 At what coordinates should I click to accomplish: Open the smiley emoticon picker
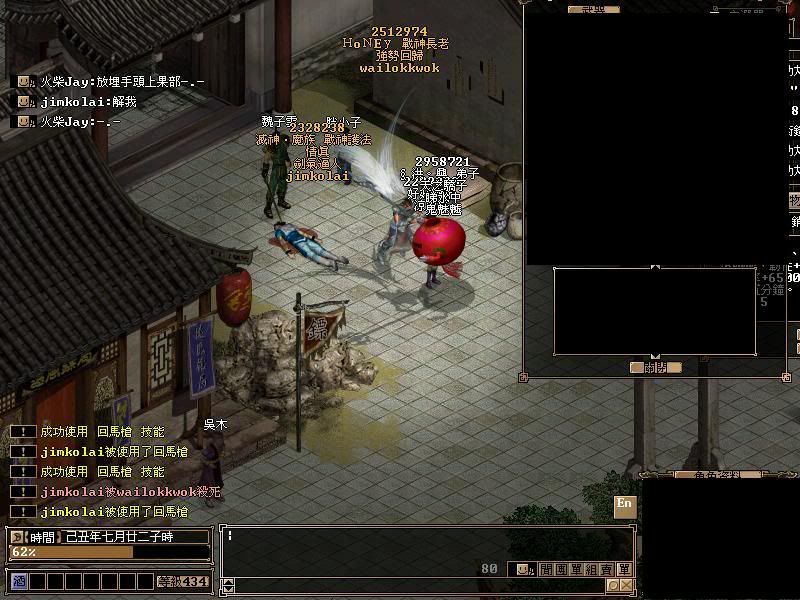point(522,569)
